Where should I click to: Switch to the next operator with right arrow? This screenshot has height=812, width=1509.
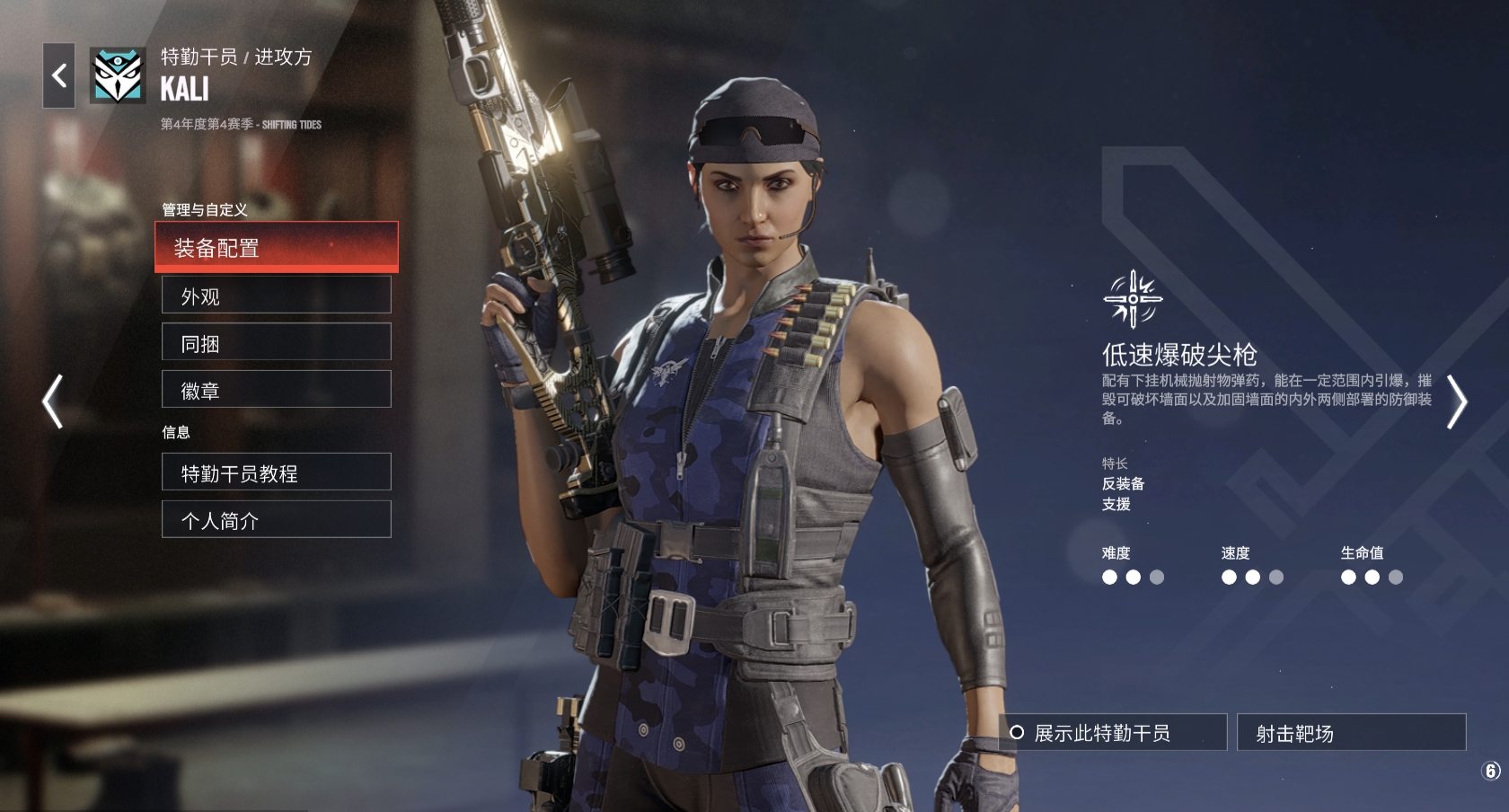pos(1456,402)
